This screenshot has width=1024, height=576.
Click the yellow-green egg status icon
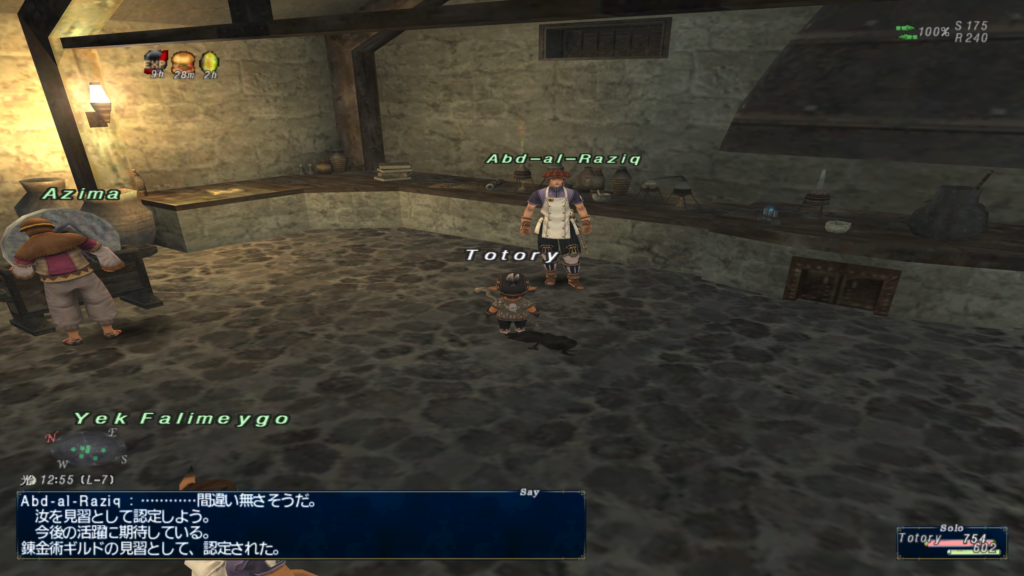tap(210, 61)
